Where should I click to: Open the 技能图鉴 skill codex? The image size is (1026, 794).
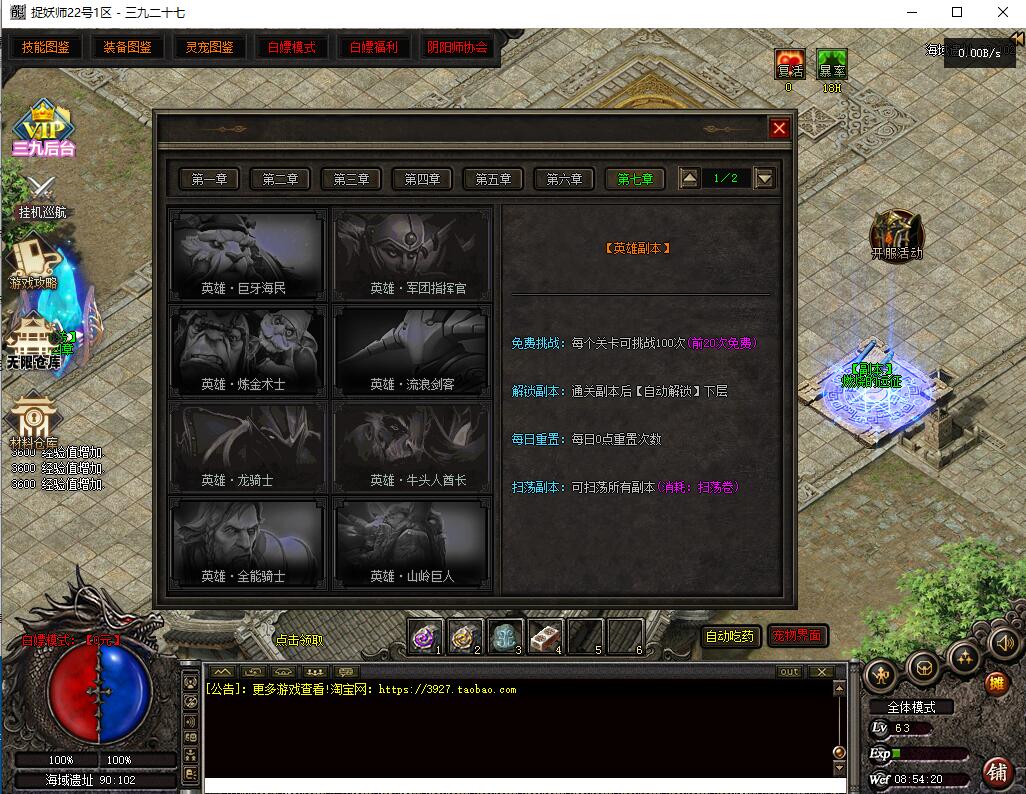[x=46, y=47]
